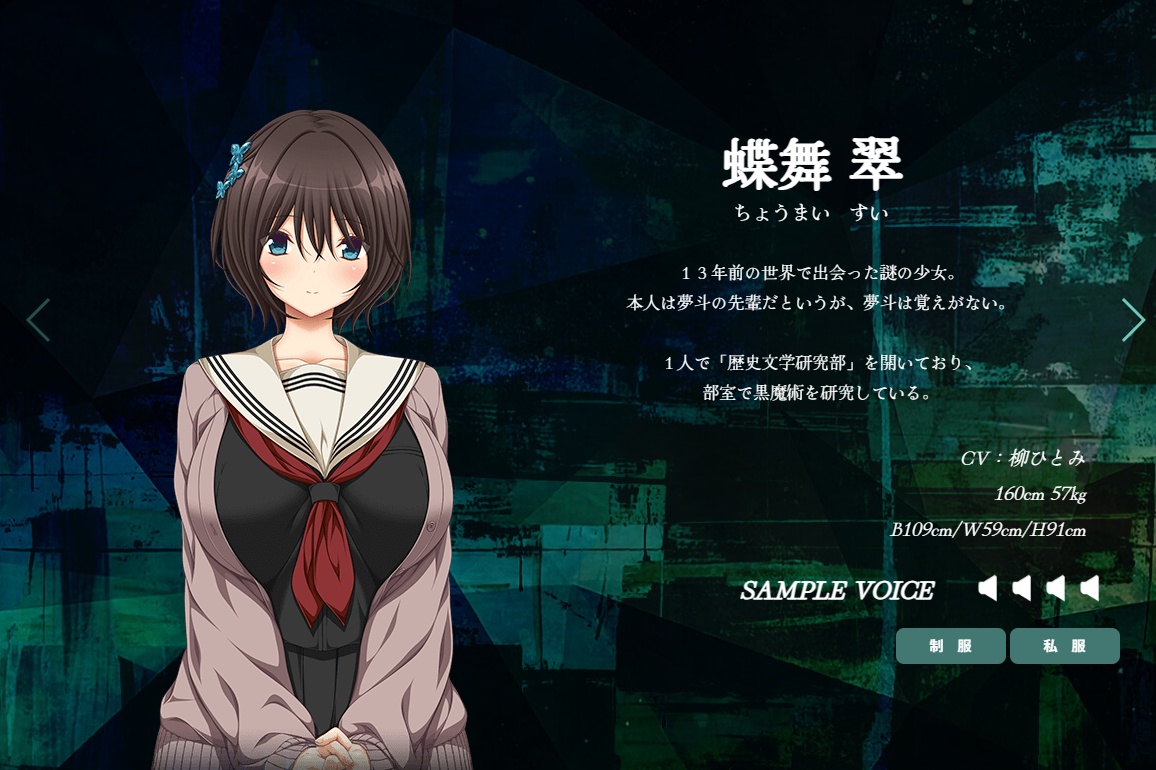This screenshot has width=1156, height=770.
Task: Play the last sample voice speaker icon
Action: 1089,589
